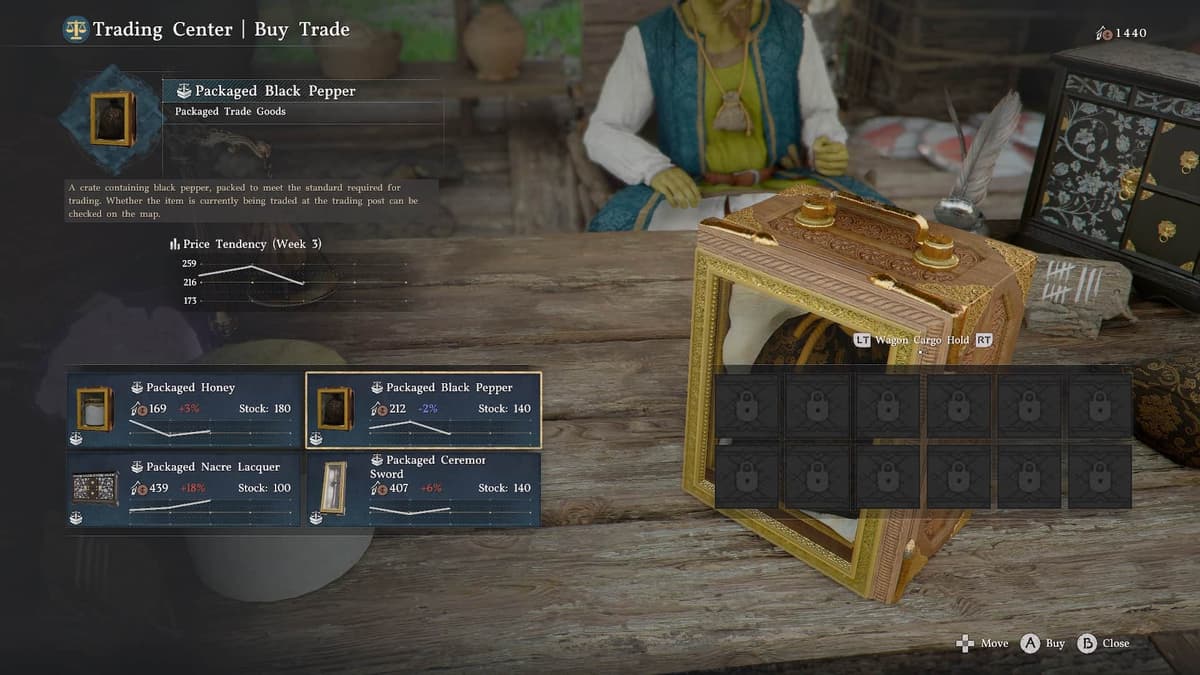1200x675 pixels.
Task: Select the Packaged Nacre Lacquer item
Action: pyautogui.click(x=184, y=488)
